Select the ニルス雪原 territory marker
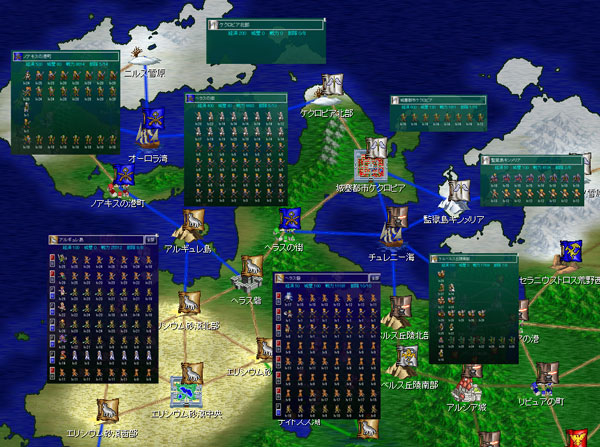The height and width of the screenshot is (447, 600). [x=140, y=56]
